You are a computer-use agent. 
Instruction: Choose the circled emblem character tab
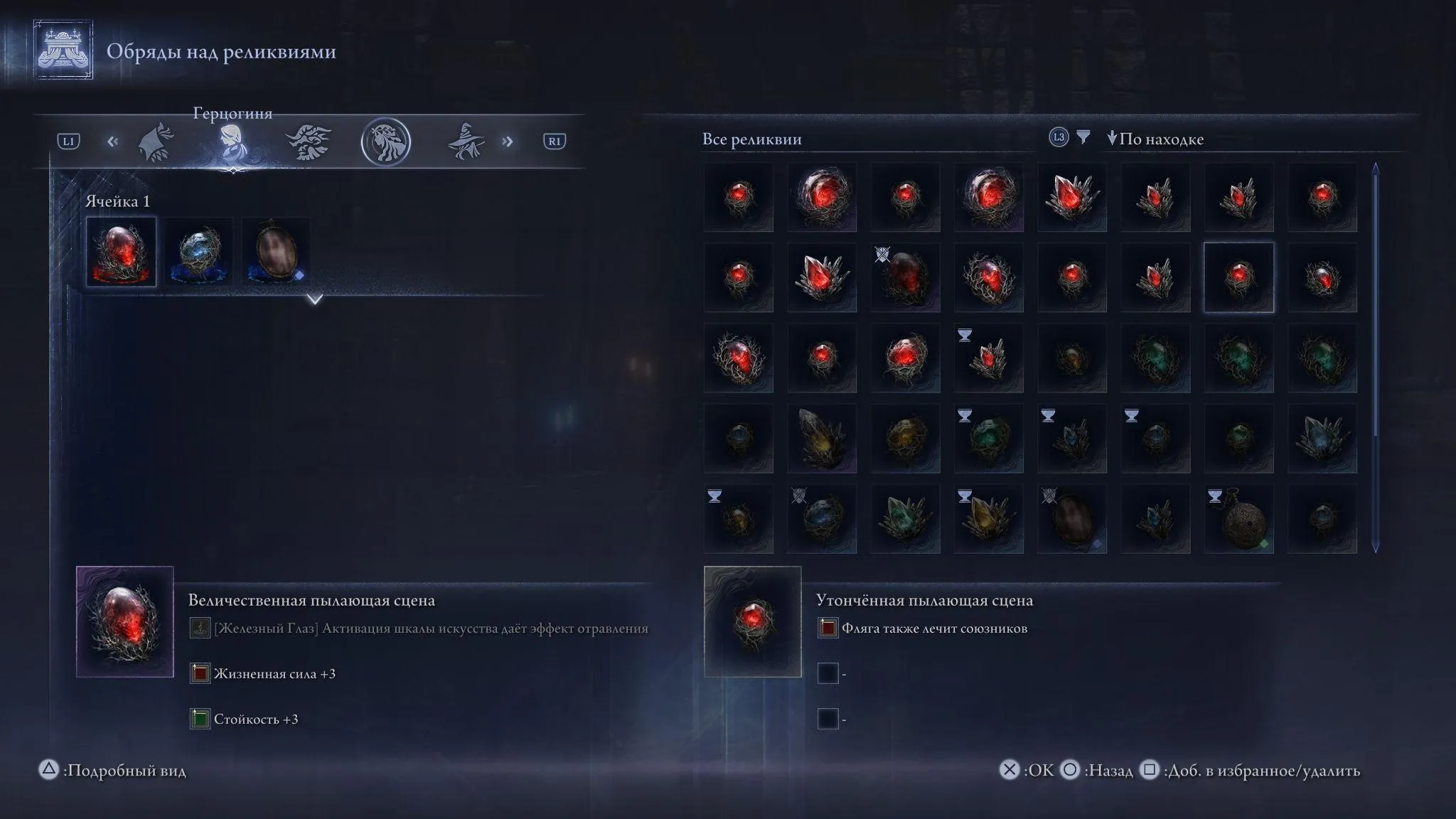(x=385, y=142)
